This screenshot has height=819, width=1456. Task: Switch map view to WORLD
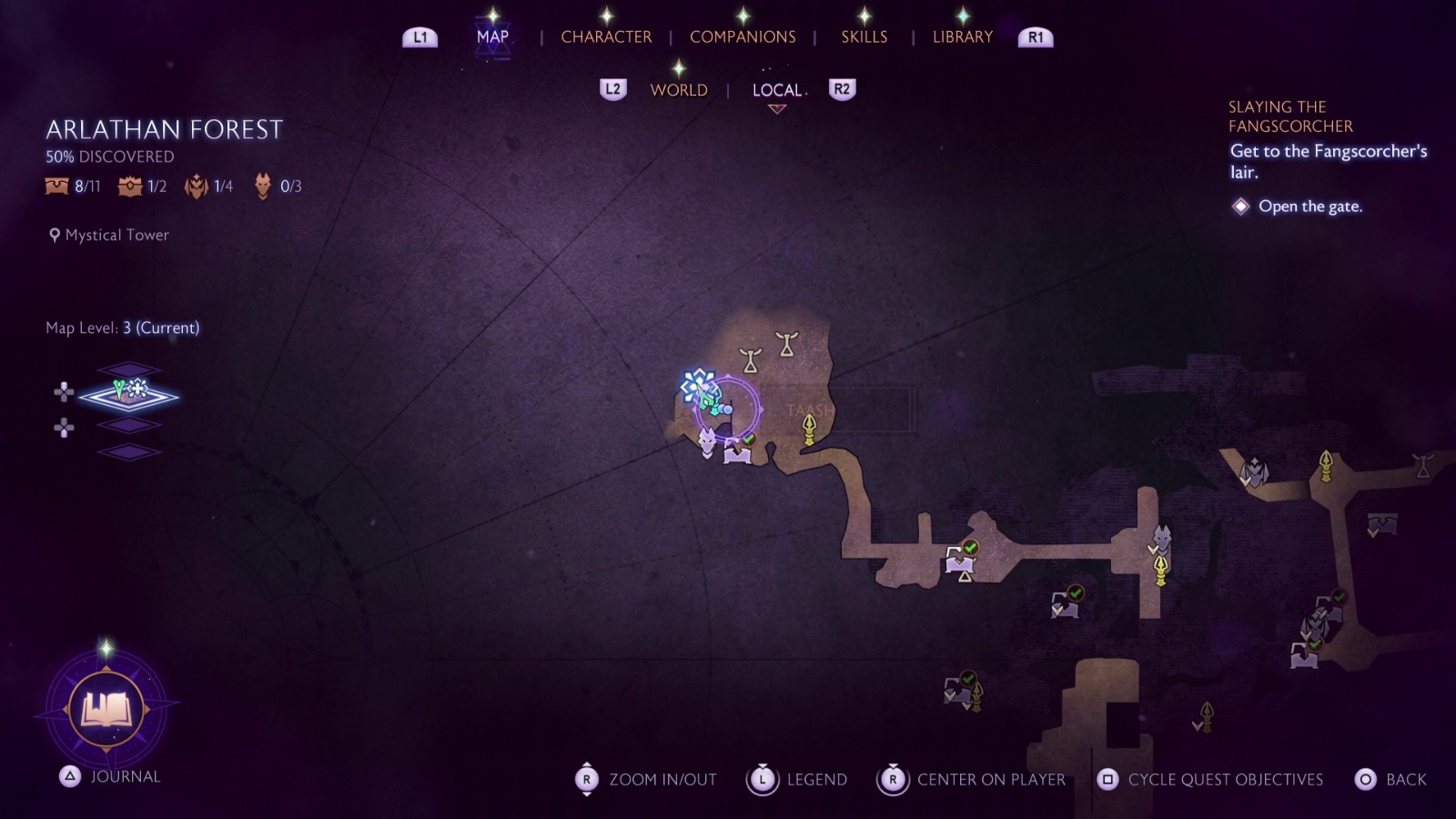tap(678, 90)
